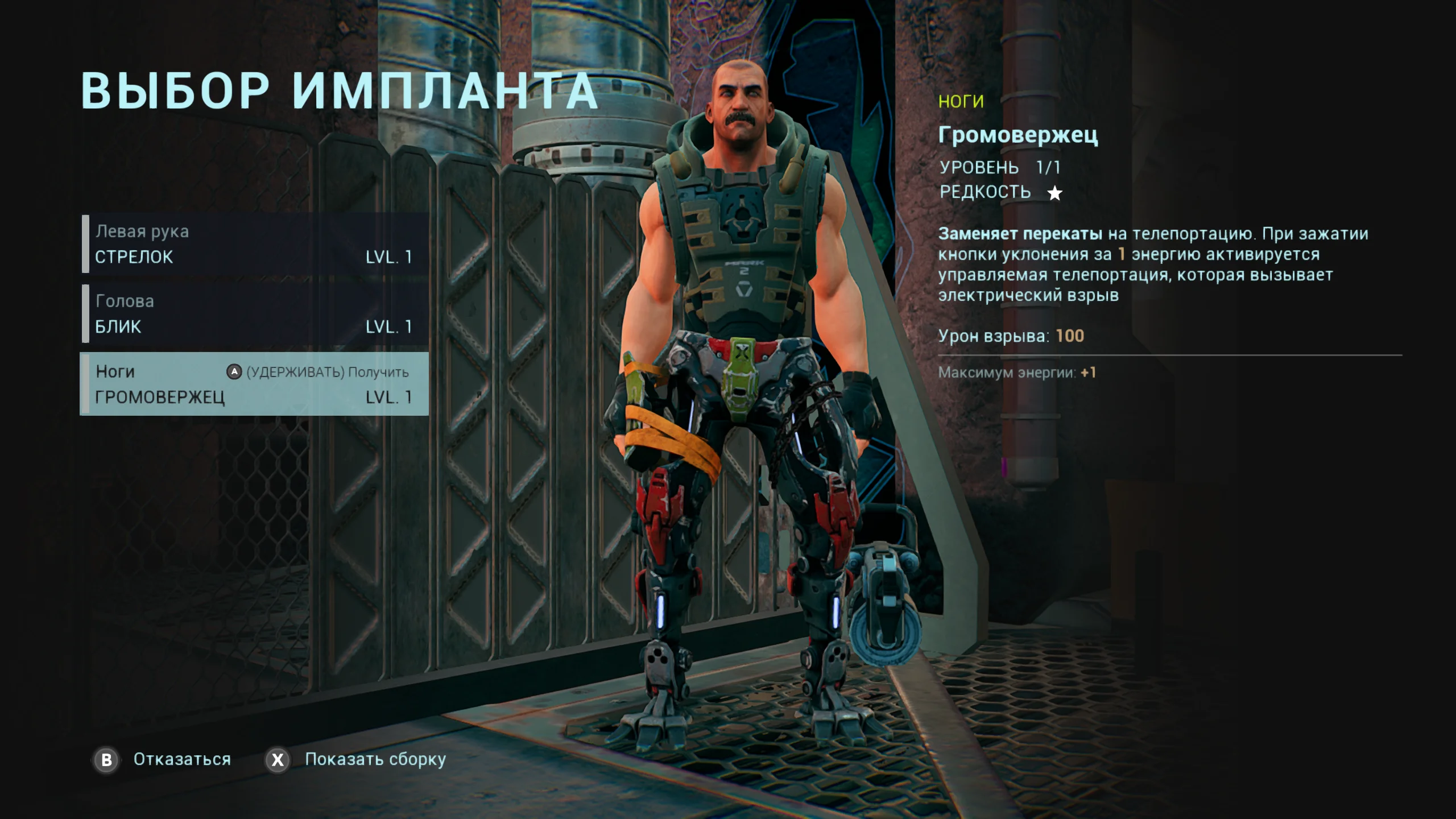The height and width of the screenshot is (819, 1456).
Task: Select the Левая рука СТРЕЛОК implant row
Action: [x=255, y=244]
